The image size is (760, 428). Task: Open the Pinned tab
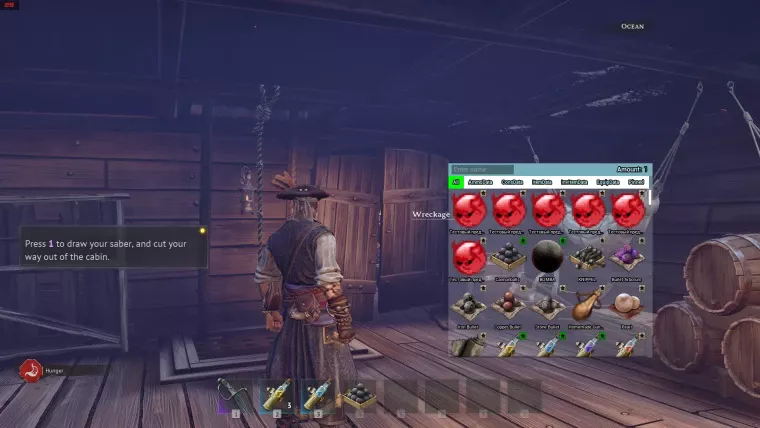(636, 182)
